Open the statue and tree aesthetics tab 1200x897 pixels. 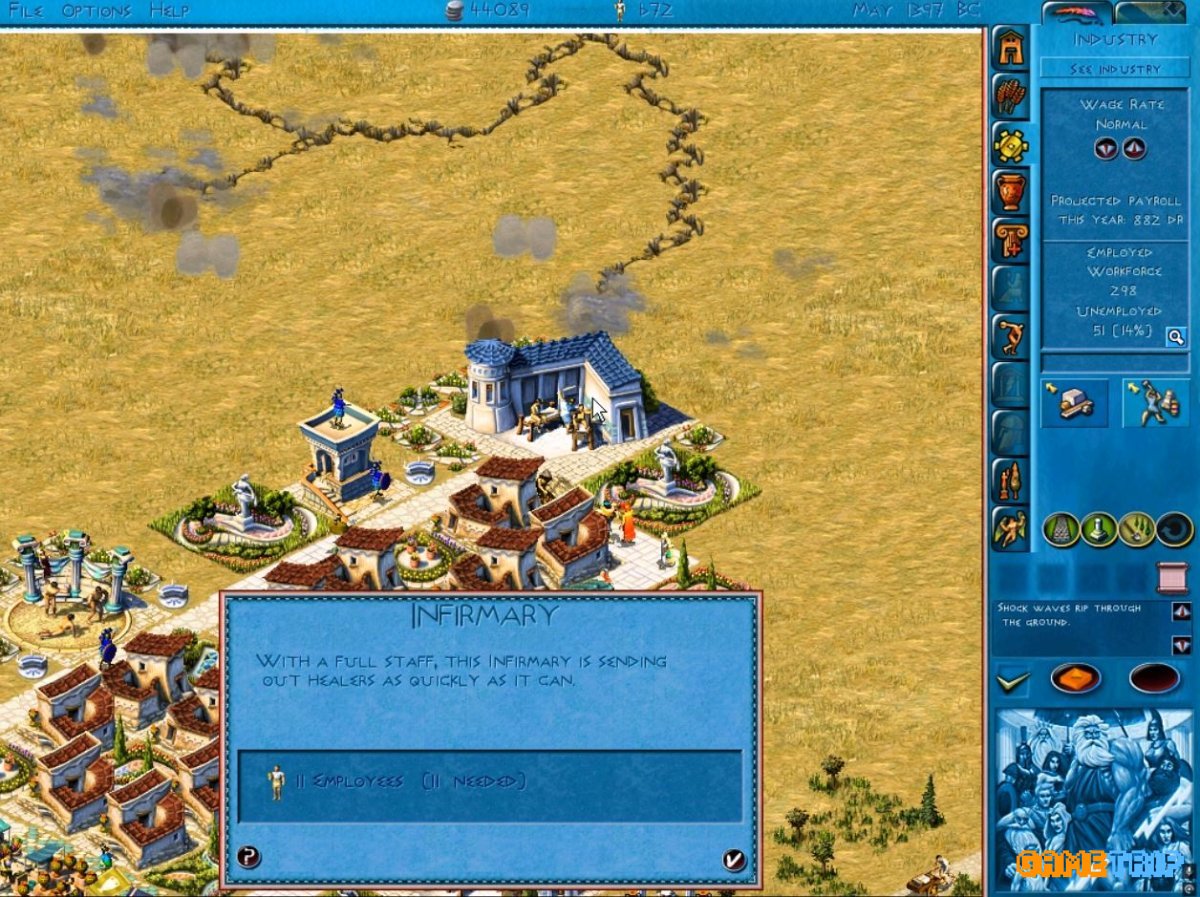1010,481
